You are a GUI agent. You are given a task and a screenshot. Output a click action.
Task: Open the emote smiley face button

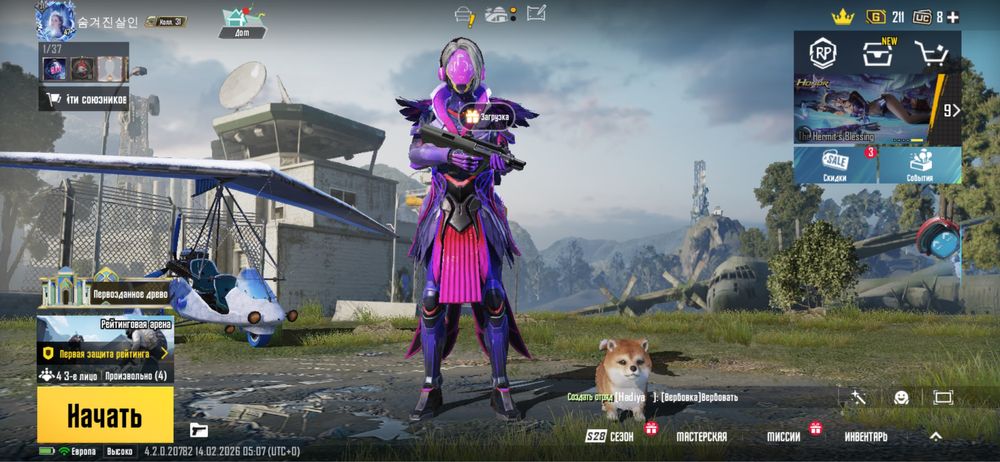point(901,397)
